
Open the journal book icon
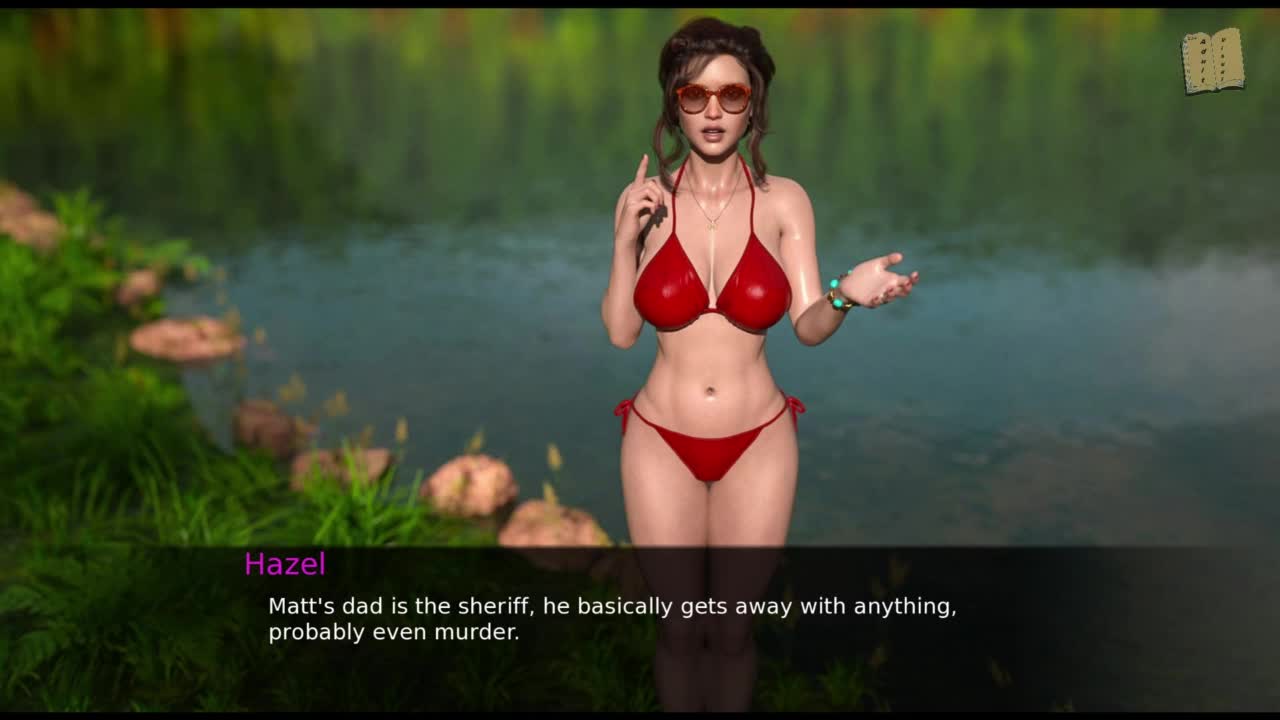(1213, 62)
